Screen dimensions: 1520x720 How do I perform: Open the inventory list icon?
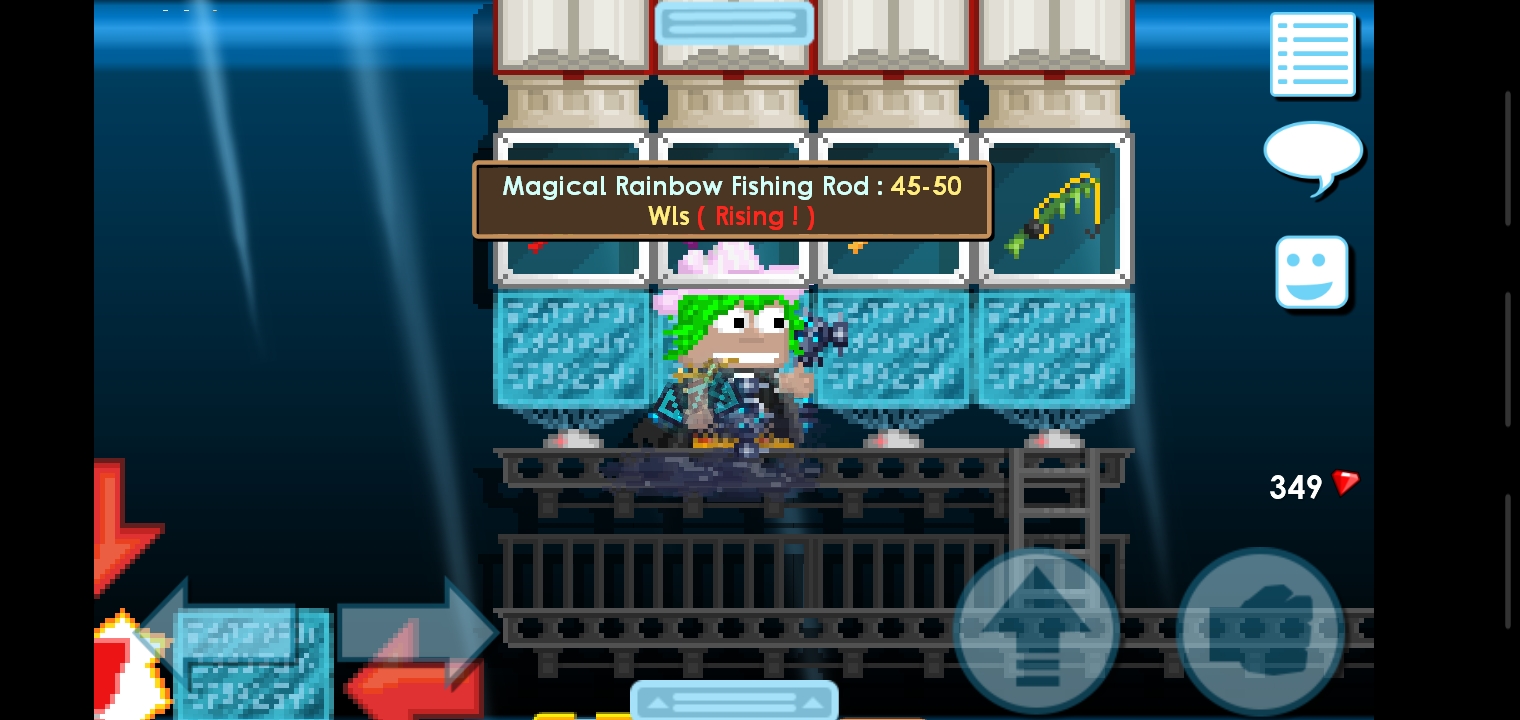(1313, 54)
